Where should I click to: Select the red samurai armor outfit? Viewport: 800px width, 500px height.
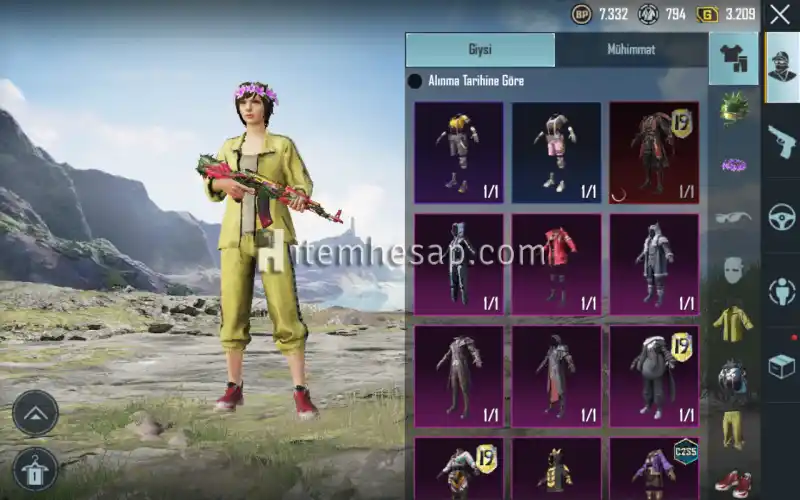coord(654,152)
